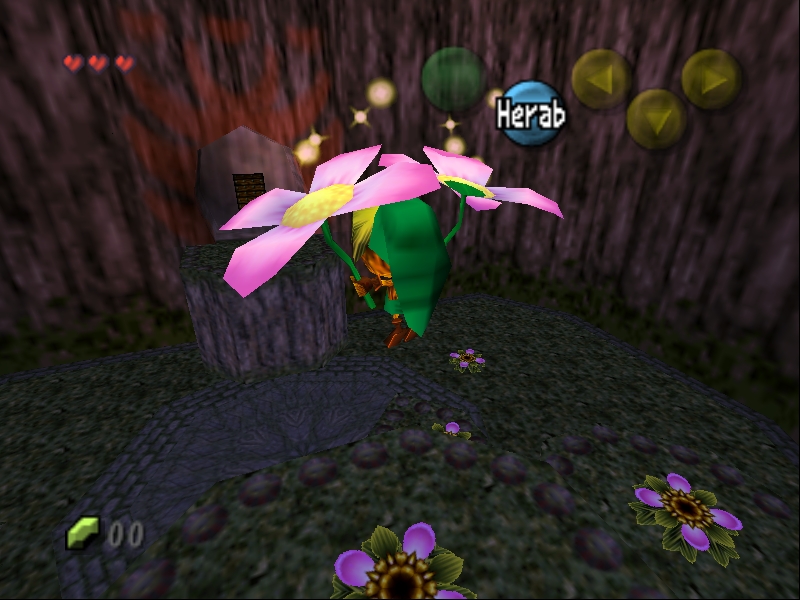Pick the yellow right-arrow item slot
The width and height of the screenshot is (800, 600).
[711, 78]
